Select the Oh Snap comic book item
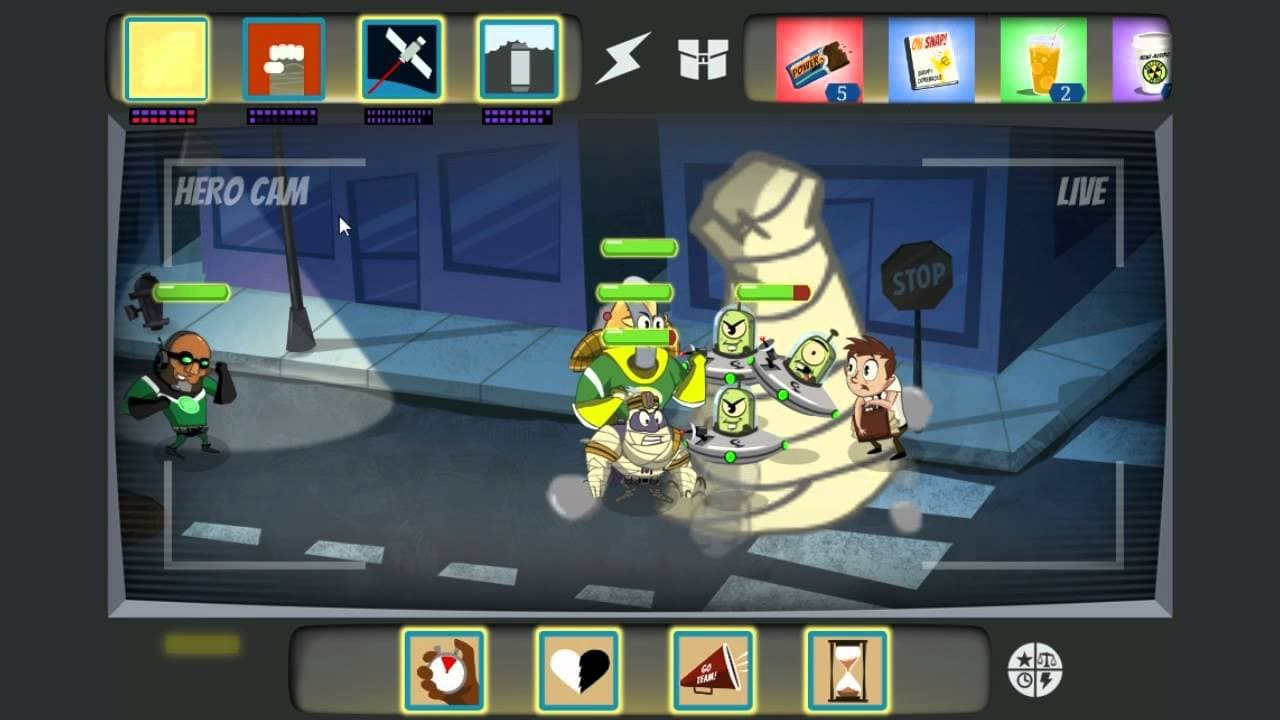Viewport: 1280px width, 720px height. pyautogui.click(x=931, y=60)
